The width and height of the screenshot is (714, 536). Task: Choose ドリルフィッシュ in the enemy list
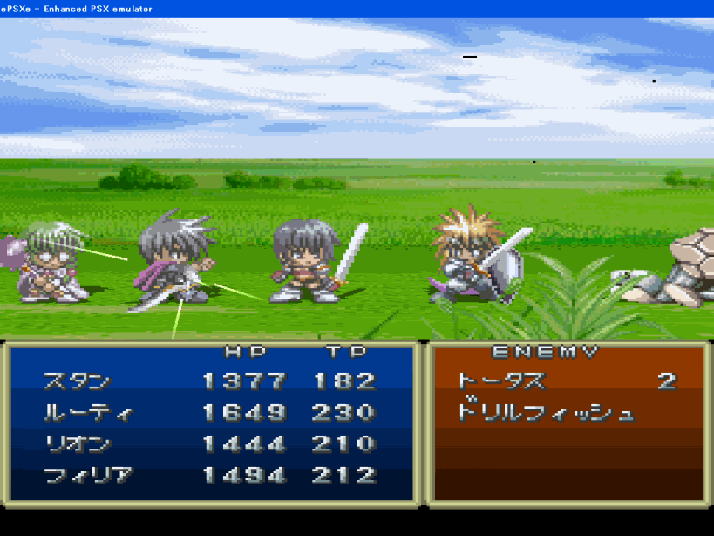545,412
